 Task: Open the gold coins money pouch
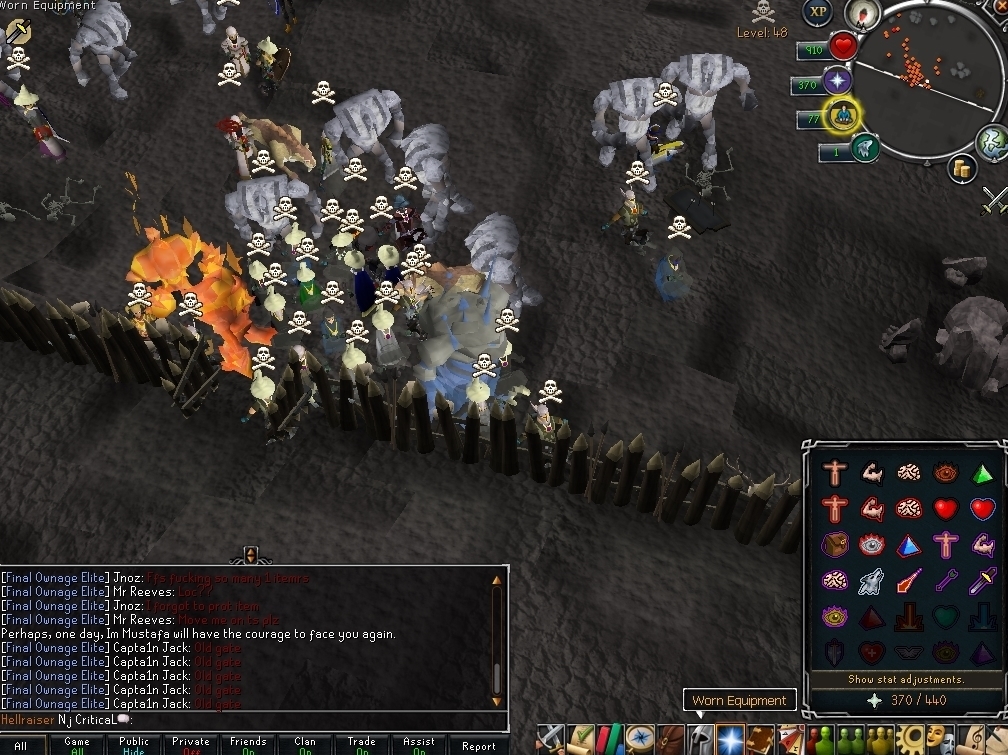point(964,169)
